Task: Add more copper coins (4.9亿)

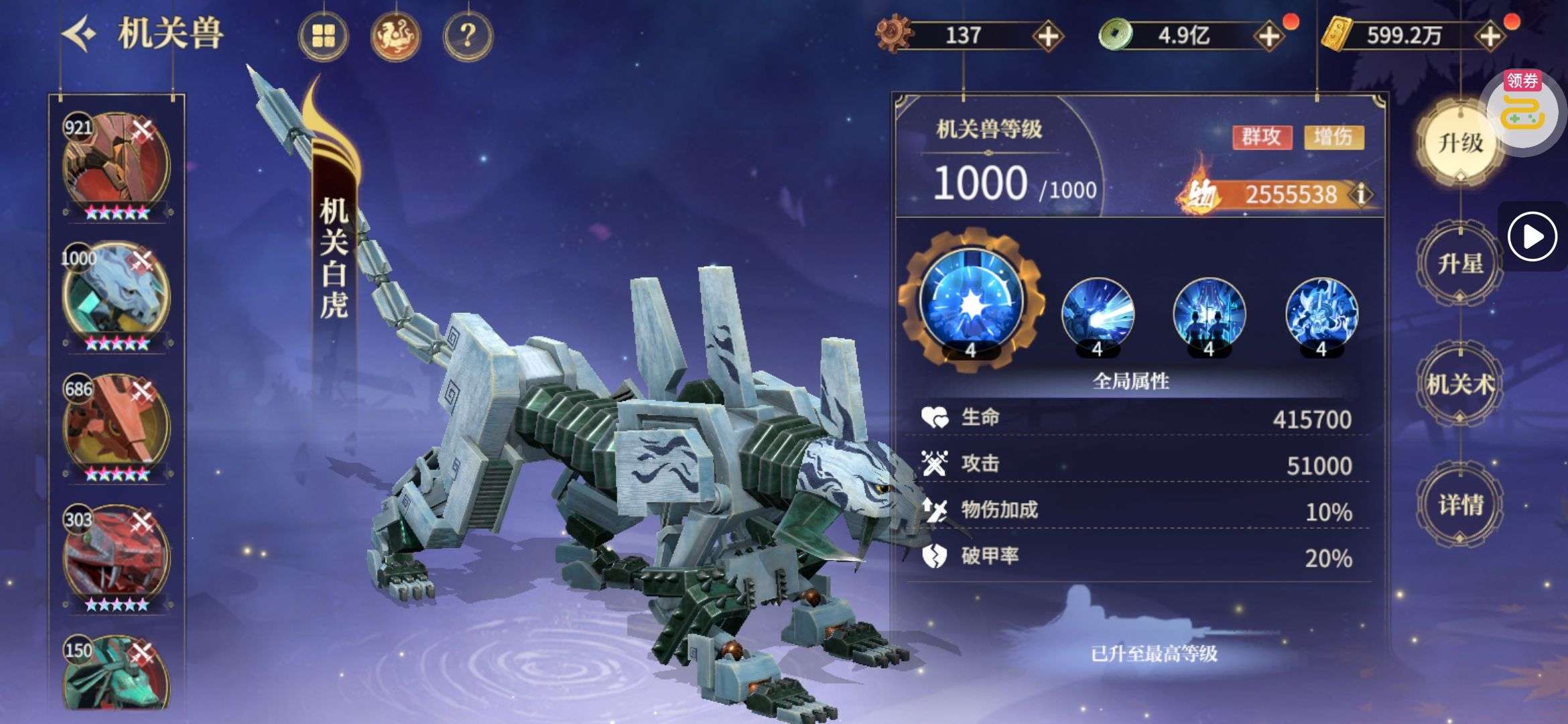Action: tap(1269, 36)
